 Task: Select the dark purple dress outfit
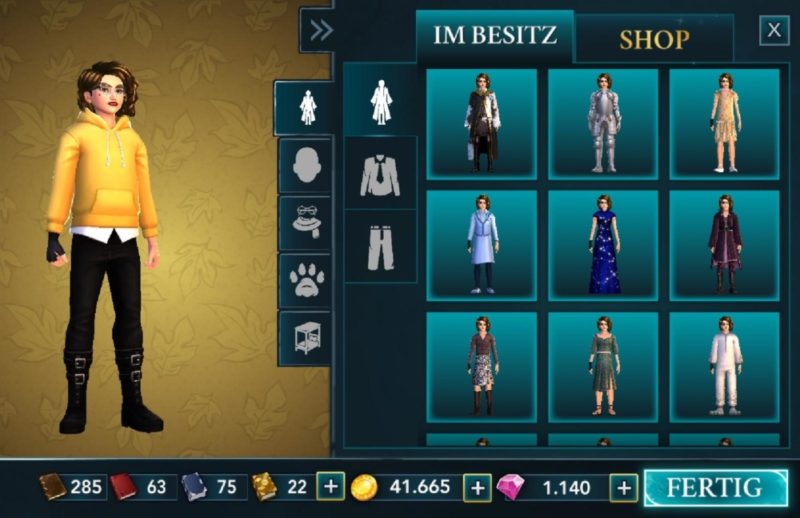point(724,245)
